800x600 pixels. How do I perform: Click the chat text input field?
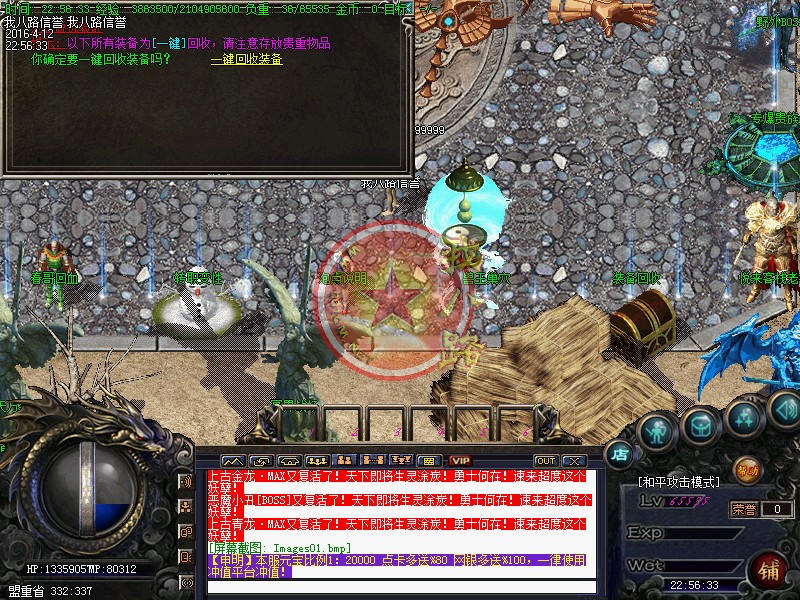tap(400, 586)
